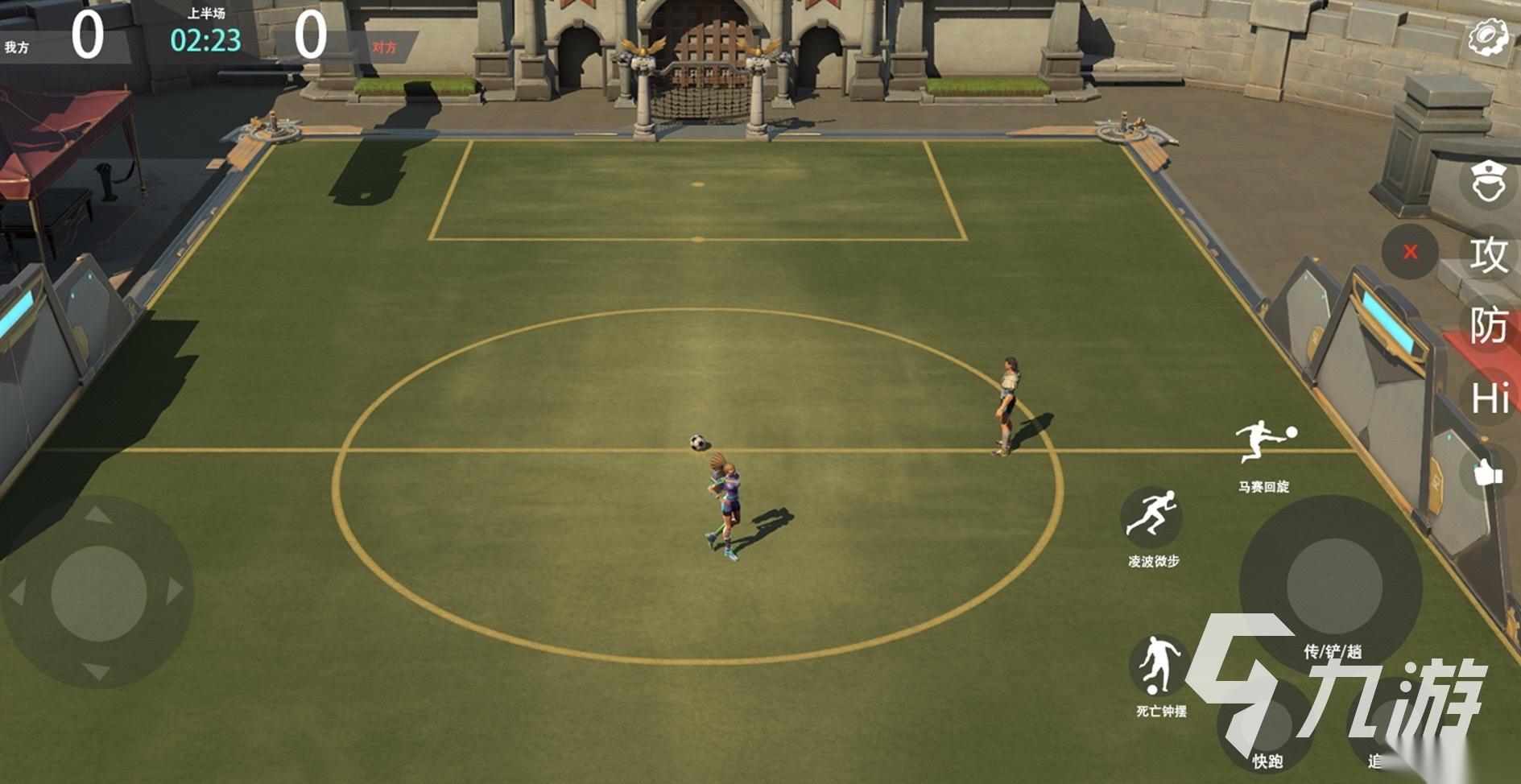The width and height of the screenshot is (1521, 784).
Task: Close the quick chat with red X
Action: pyautogui.click(x=1410, y=252)
